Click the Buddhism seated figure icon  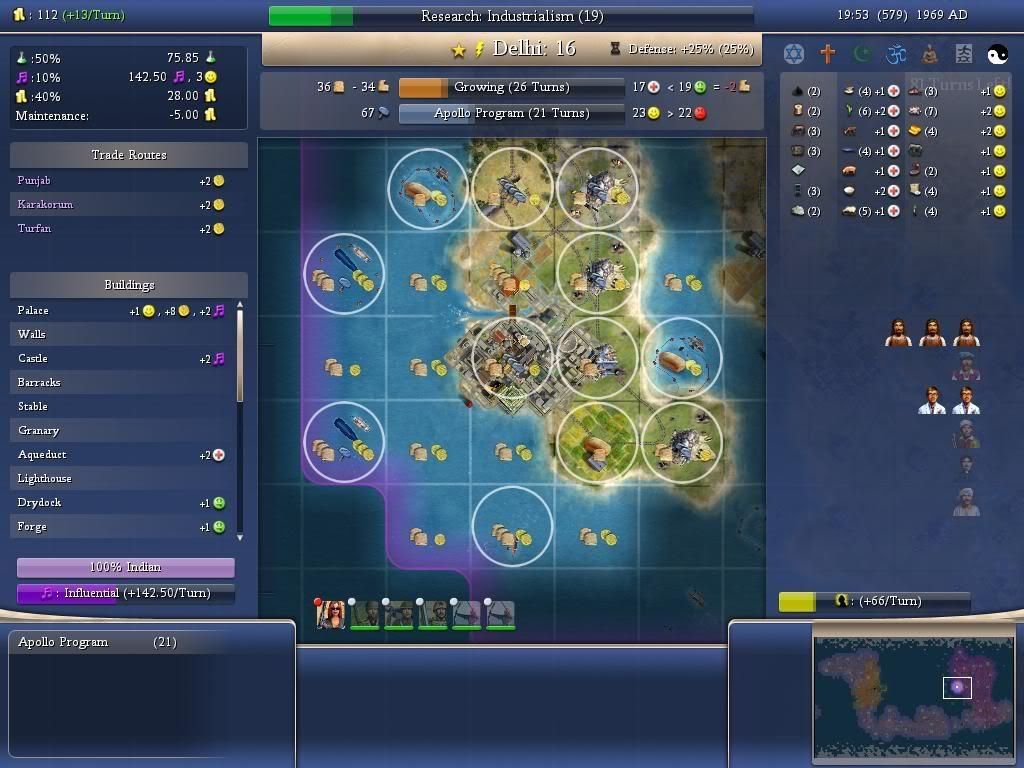coord(930,54)
